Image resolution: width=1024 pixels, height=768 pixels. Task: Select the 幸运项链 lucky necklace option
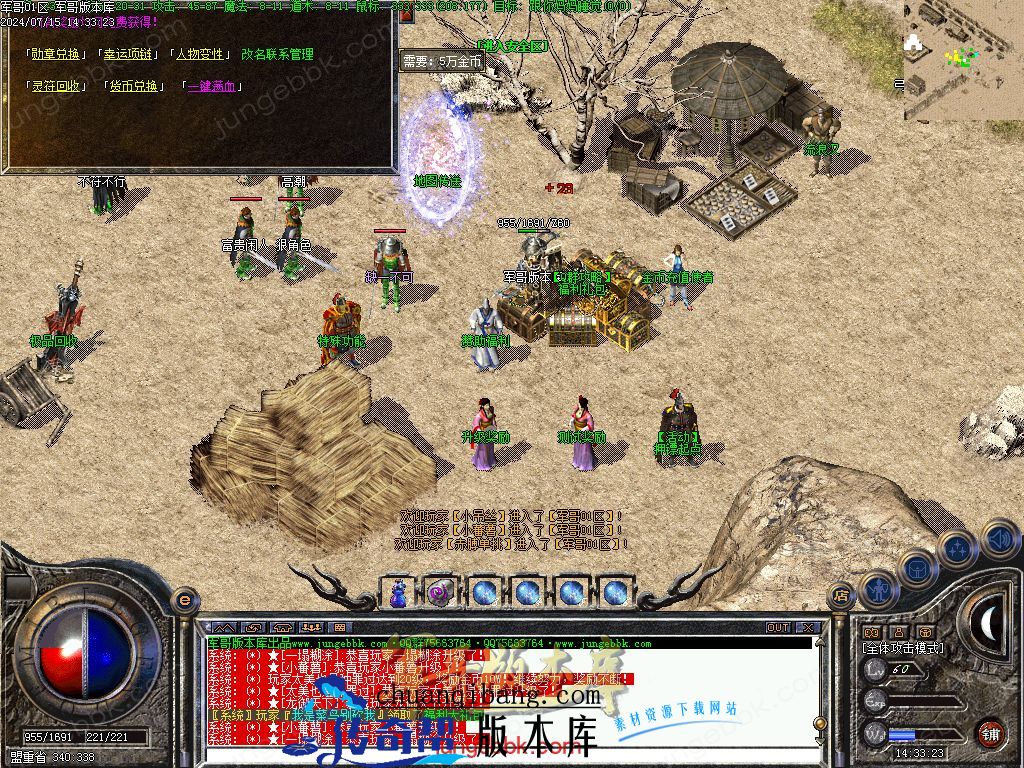(130, 54)
